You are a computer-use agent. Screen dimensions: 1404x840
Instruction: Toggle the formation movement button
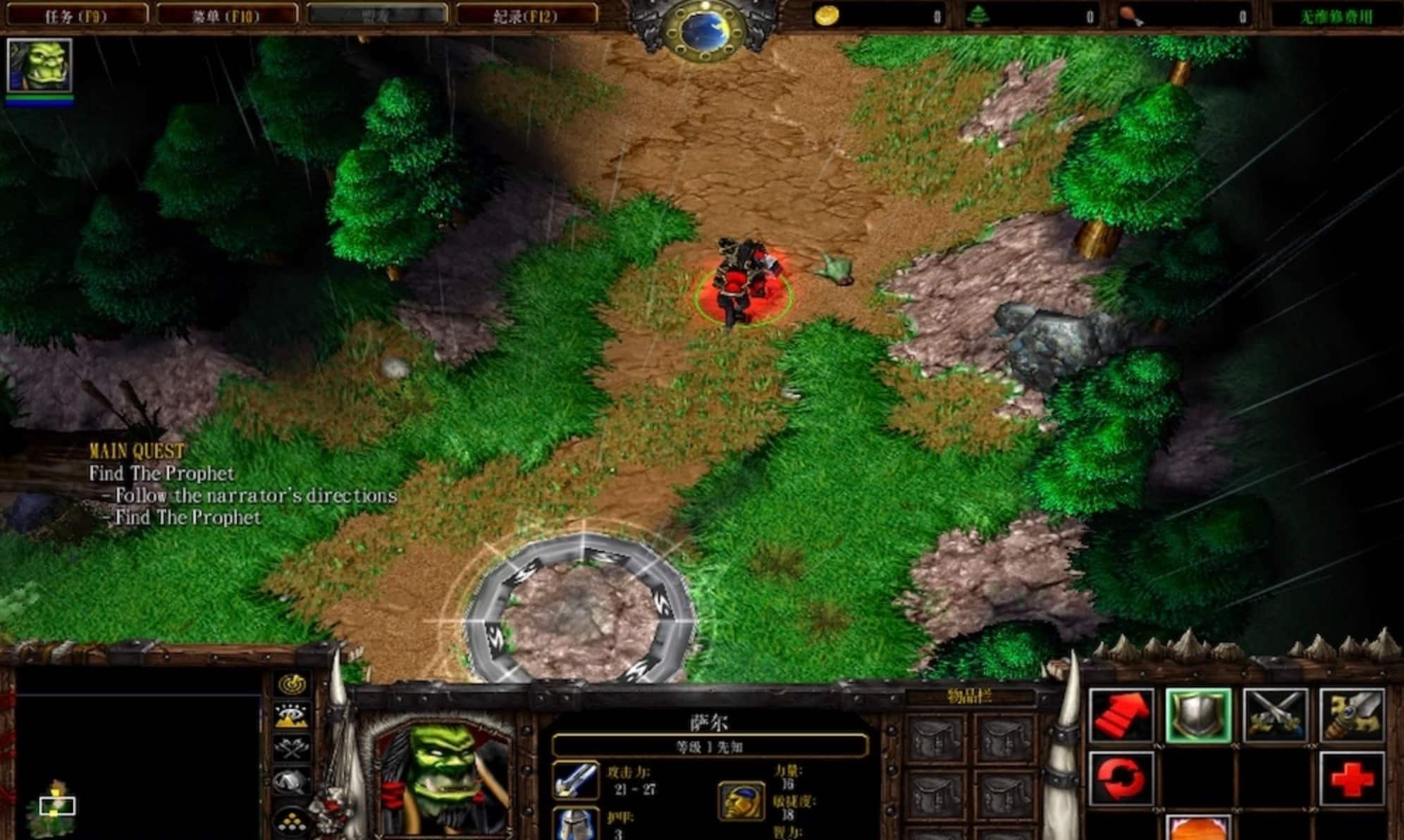pyautogui.click(x=292, y=820)
